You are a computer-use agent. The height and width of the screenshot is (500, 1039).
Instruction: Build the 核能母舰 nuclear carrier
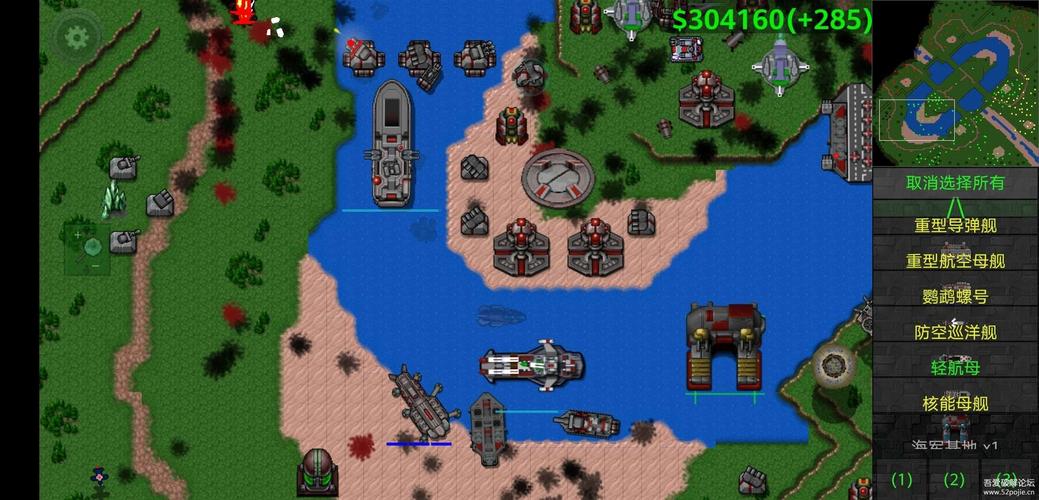tap(955, 403)
